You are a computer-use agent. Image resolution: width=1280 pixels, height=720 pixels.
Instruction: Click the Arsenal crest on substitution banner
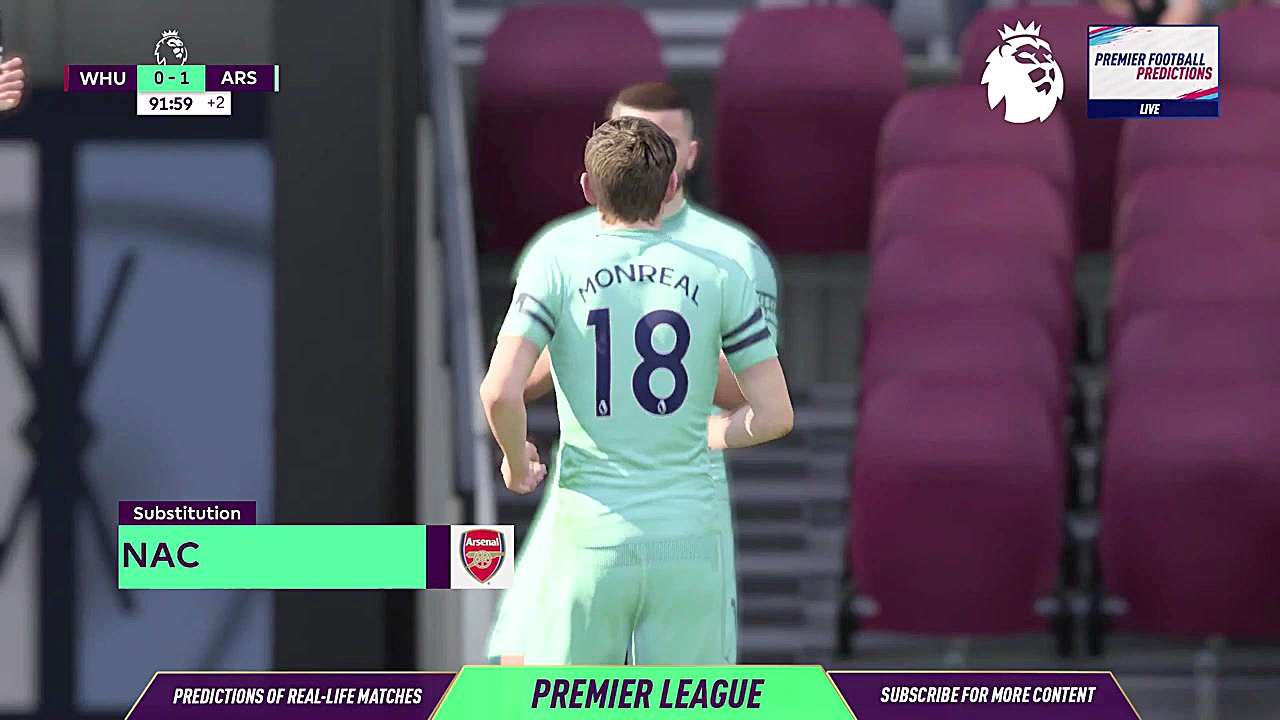click(482, 556)
